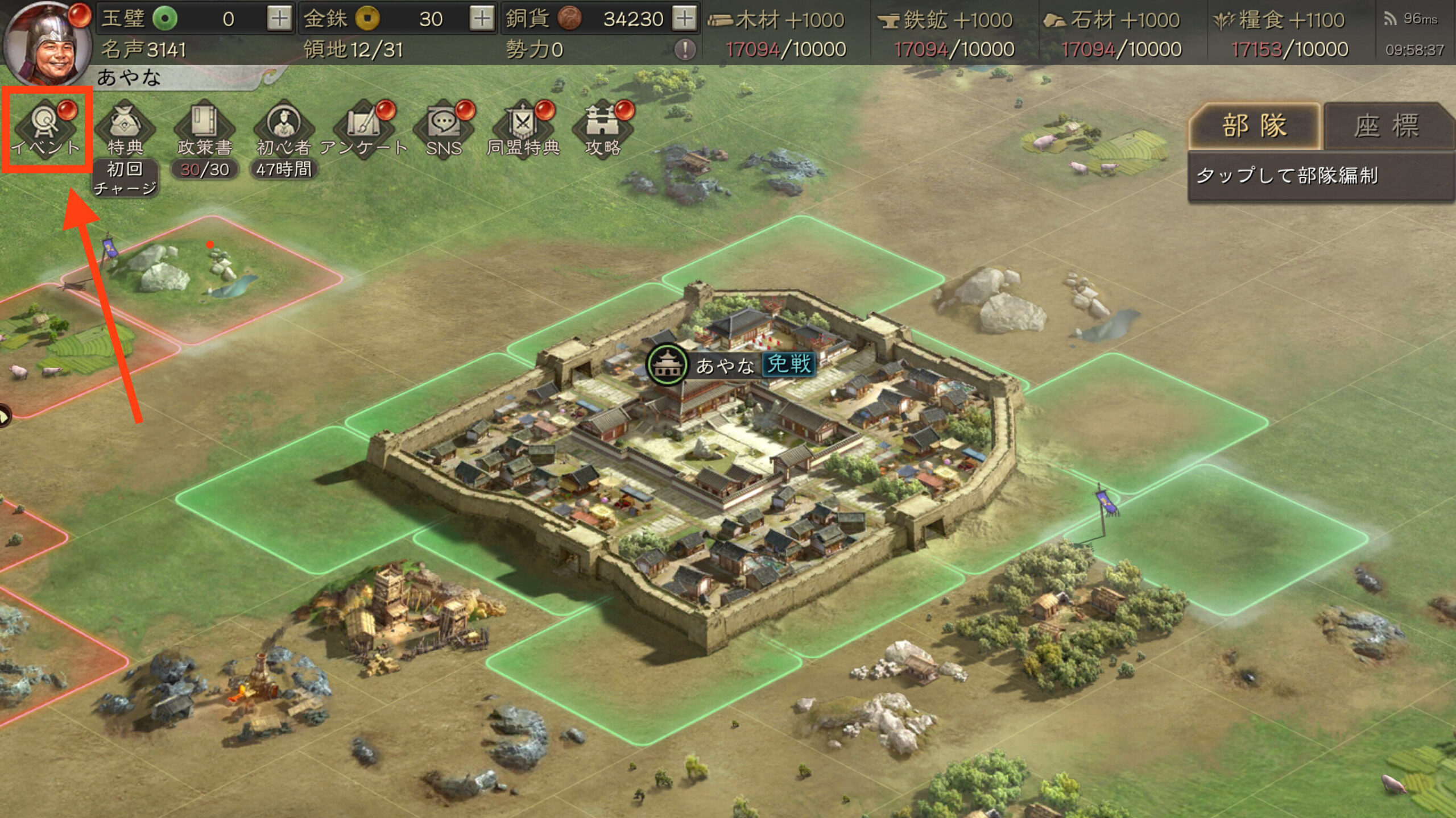
Task: Switch to the 座標 coordinates tab
Action: click(1387, 126)
